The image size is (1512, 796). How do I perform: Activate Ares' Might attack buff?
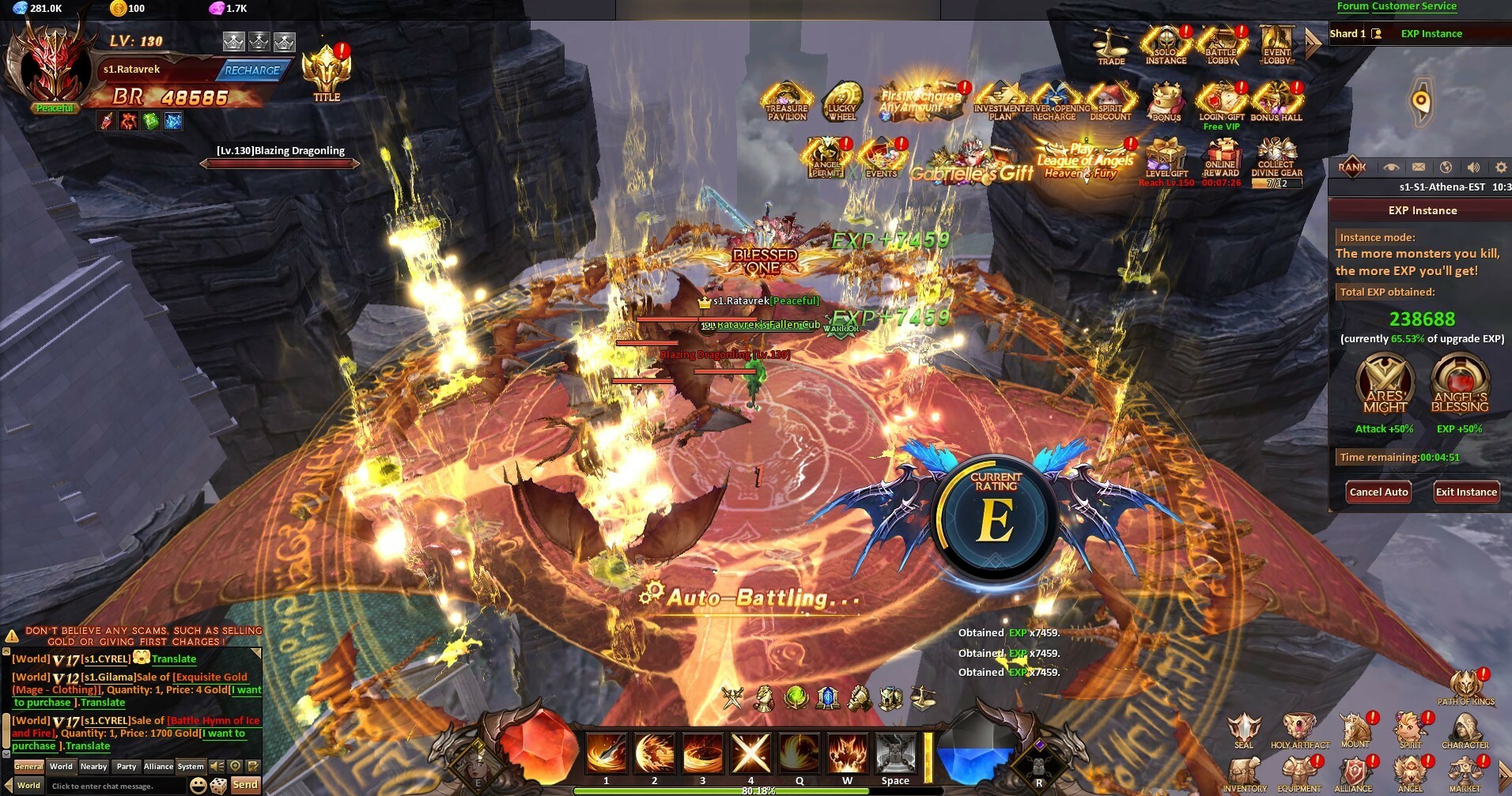1385,385
